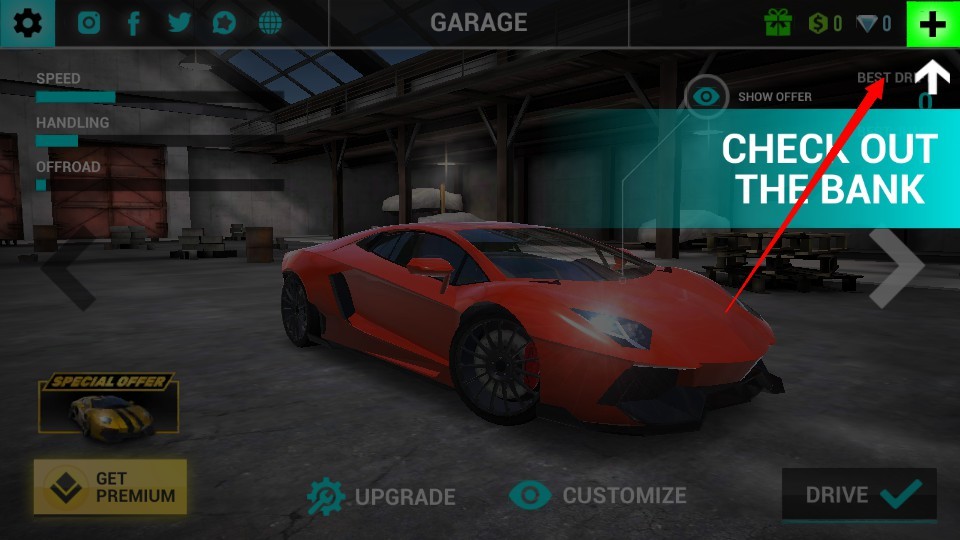Viewport: 960px width, 540px height.
Task: Open the Instagram link
Action: [x=90, y=23]
